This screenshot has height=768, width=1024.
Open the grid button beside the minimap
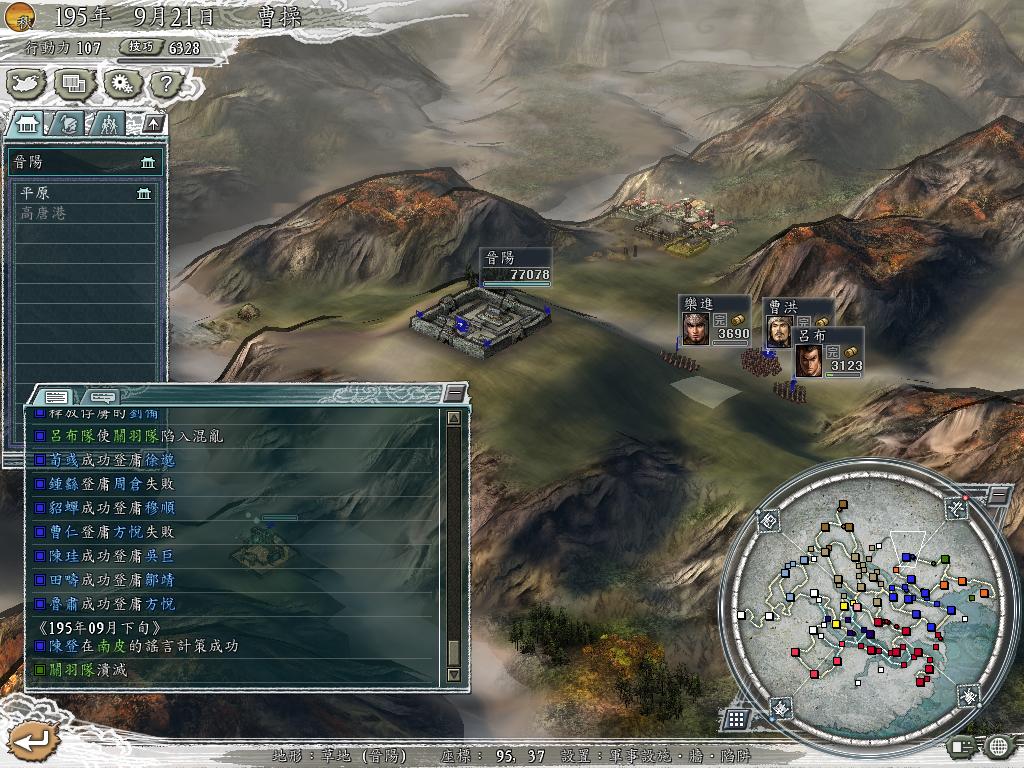tap(735, 718)
